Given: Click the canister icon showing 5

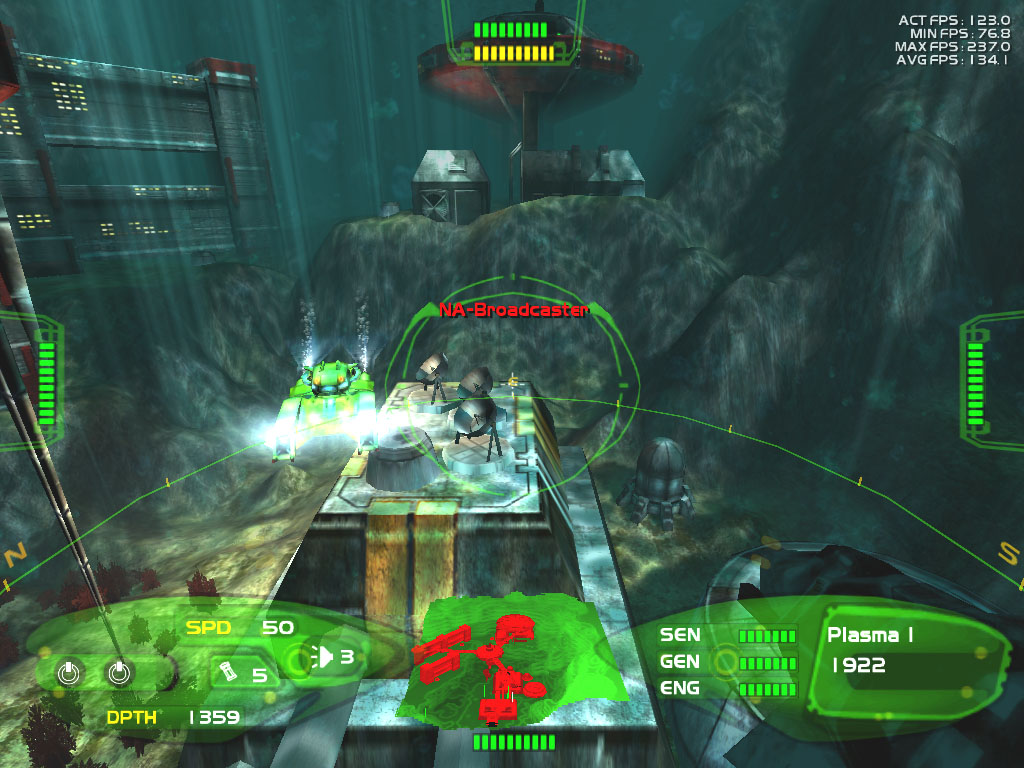Looking at the screenshot, I should [x=229, y=673].
